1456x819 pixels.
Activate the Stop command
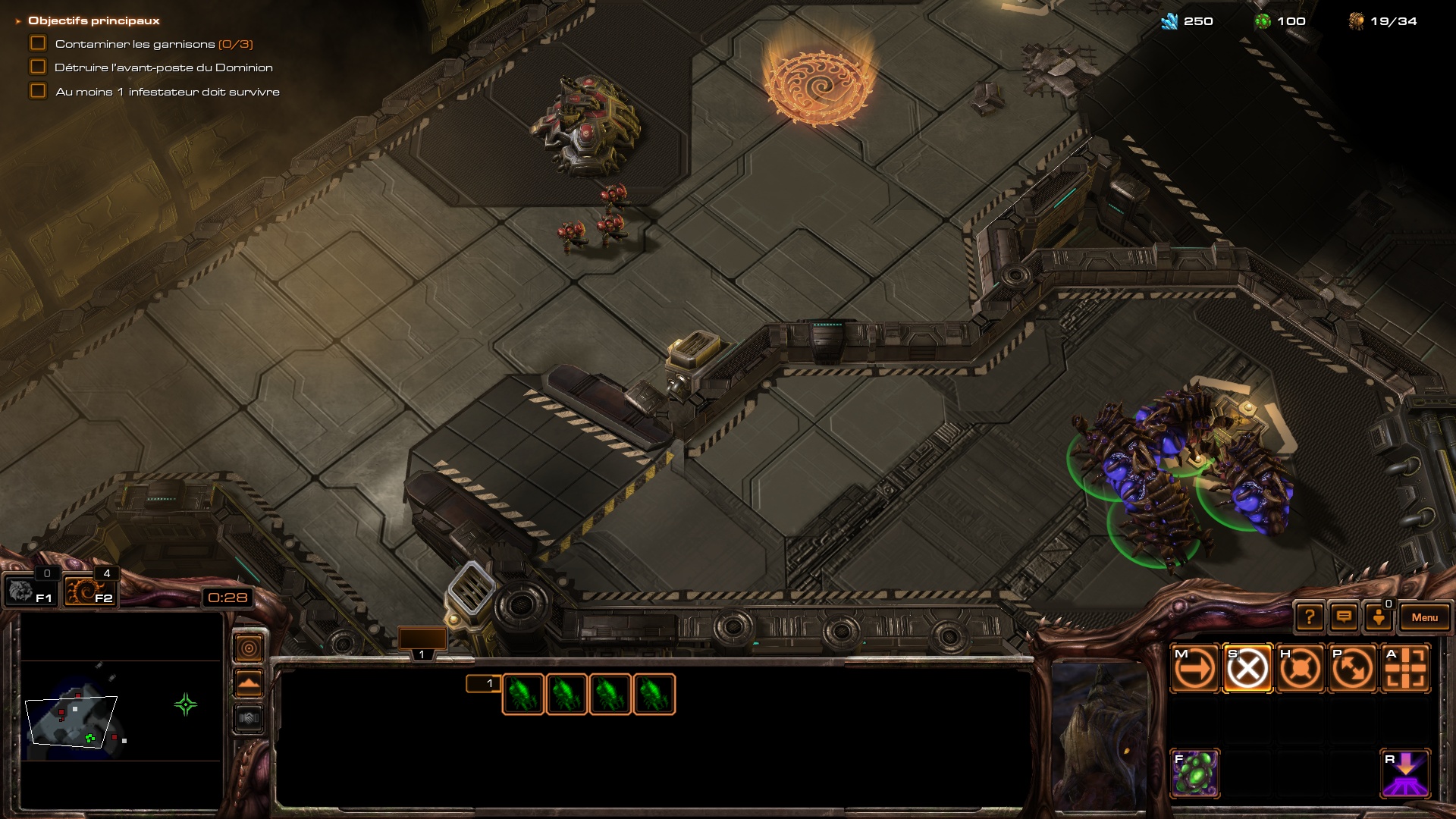[x=1247, y=669]
